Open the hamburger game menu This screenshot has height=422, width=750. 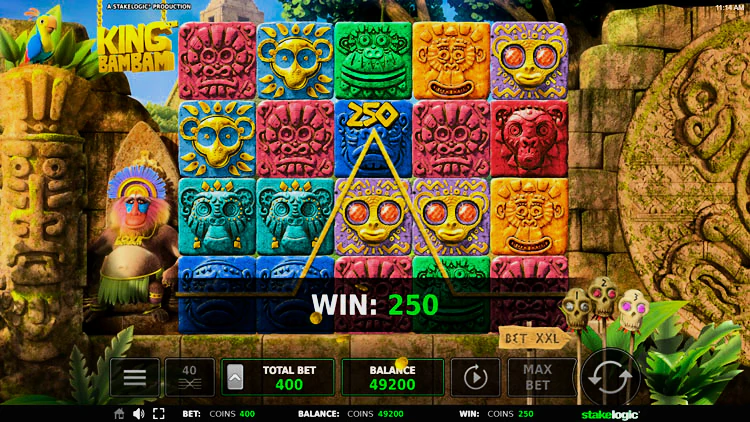[x=134, y=377]
